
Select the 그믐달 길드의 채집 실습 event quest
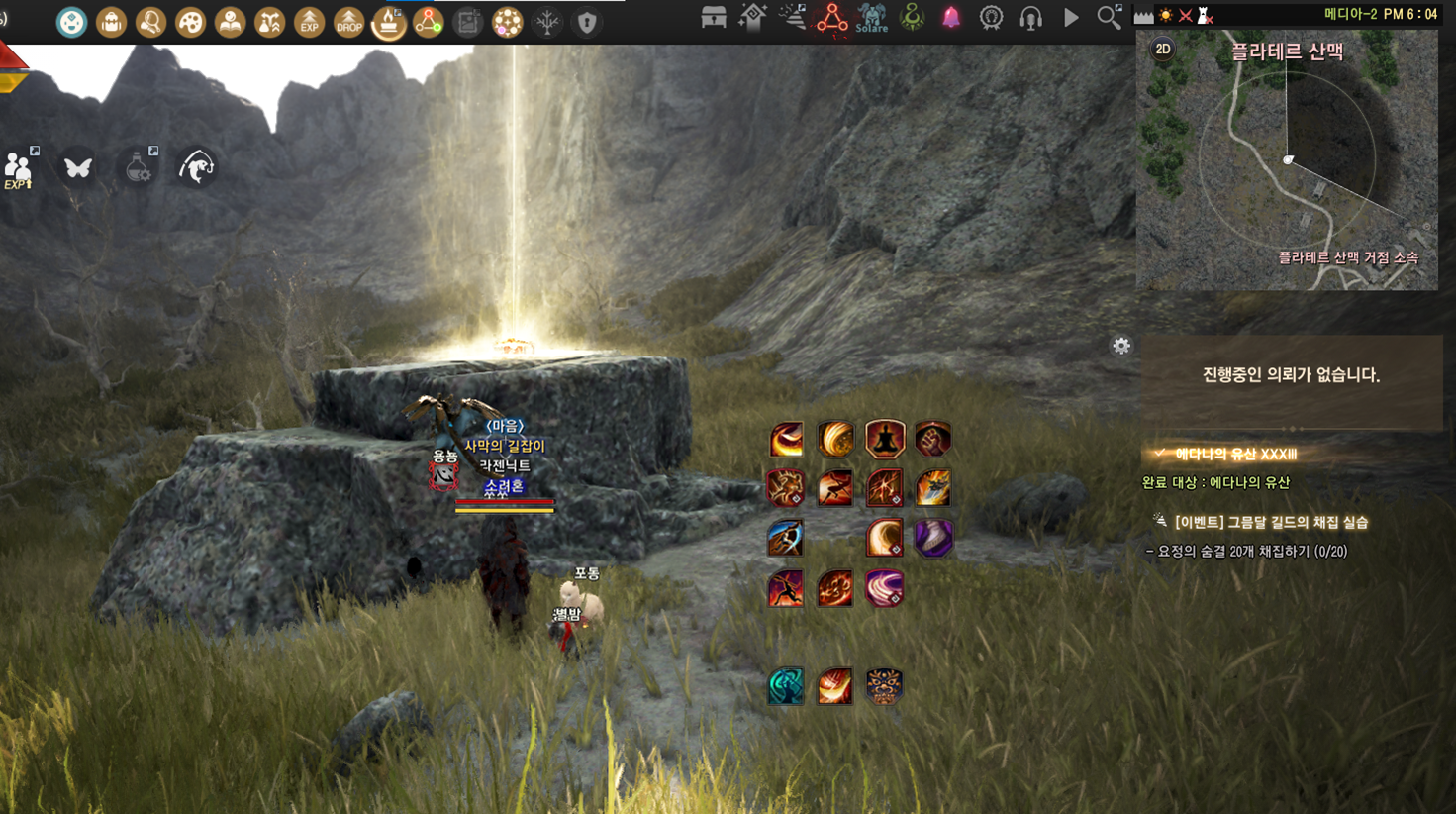[1271, 522]
